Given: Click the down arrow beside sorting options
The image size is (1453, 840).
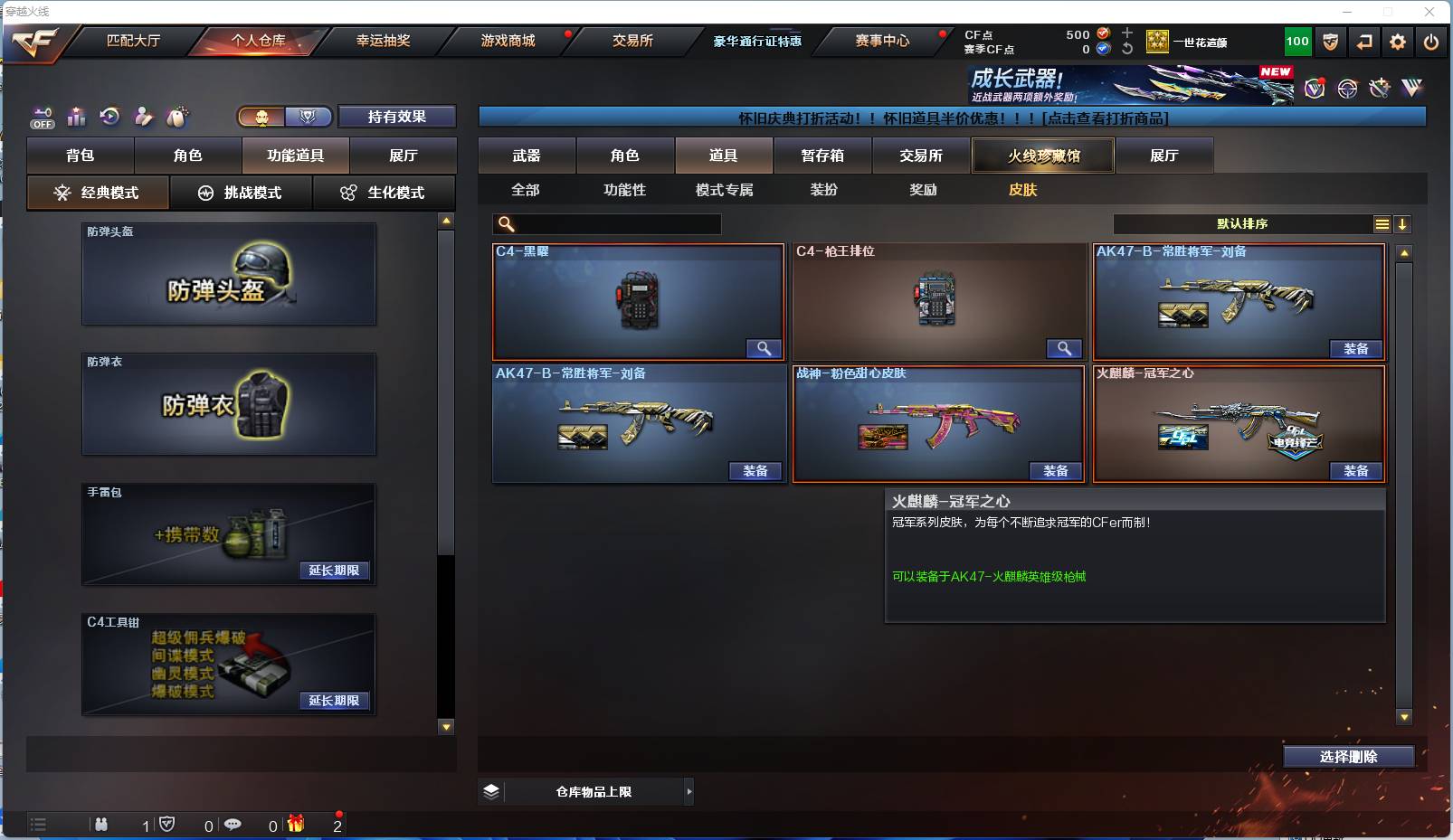Looking at the screenshot, I should pos(1402,223).
